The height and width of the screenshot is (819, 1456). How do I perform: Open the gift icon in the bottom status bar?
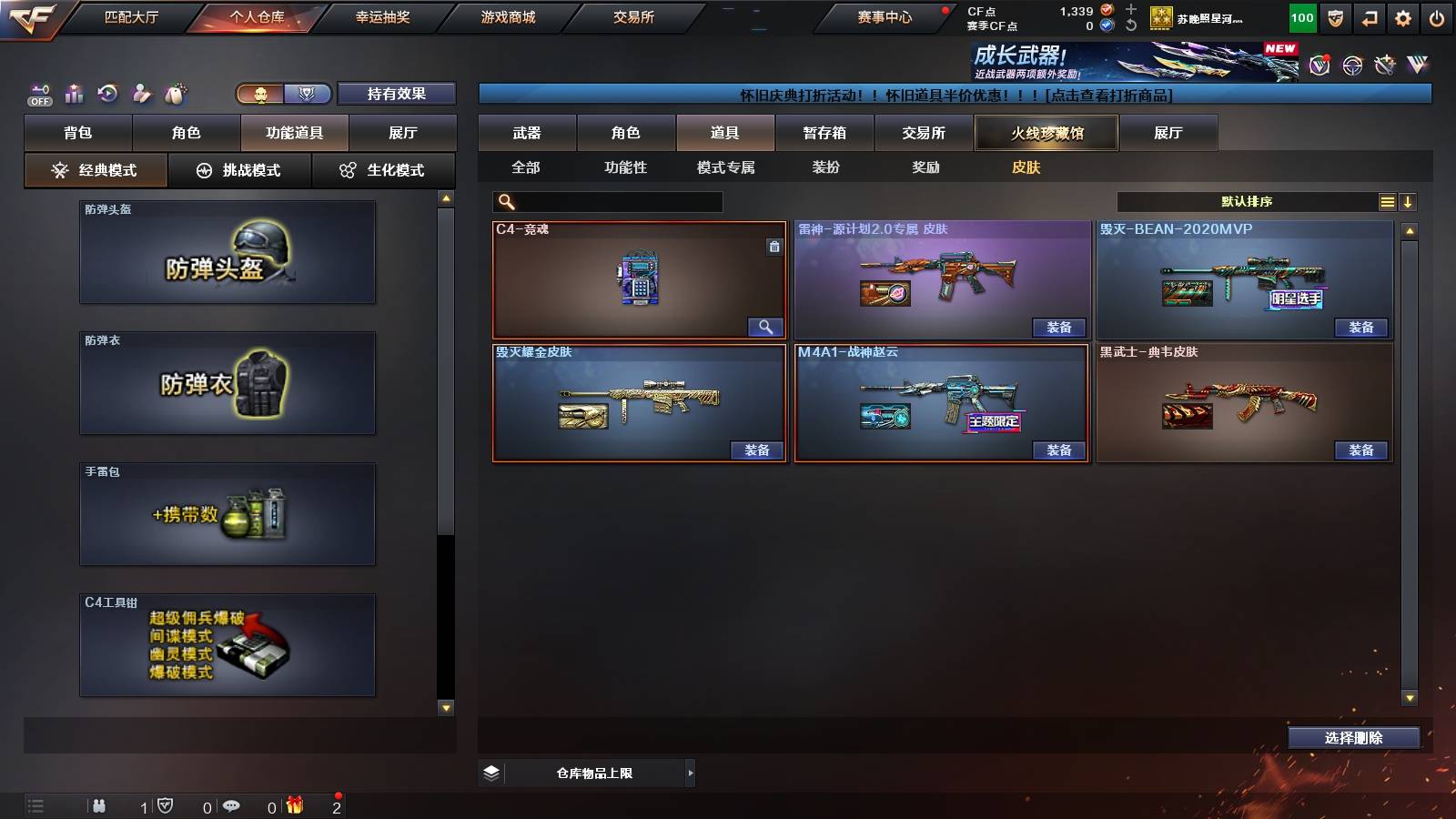click(x=293, y=805)
